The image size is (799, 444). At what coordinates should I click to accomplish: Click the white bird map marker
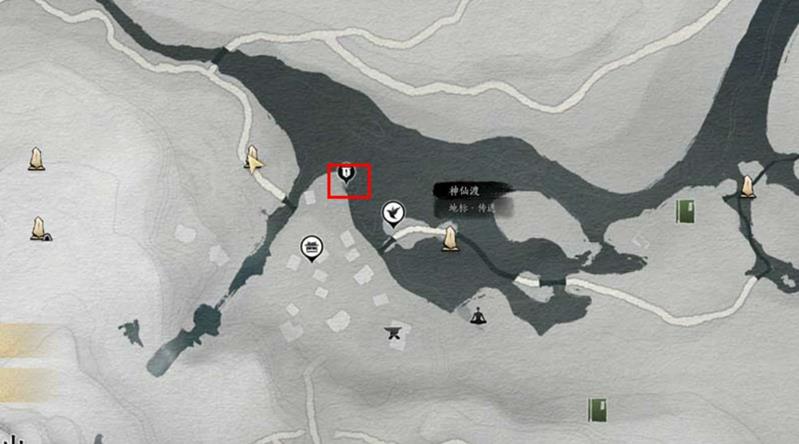pos(393,213)
